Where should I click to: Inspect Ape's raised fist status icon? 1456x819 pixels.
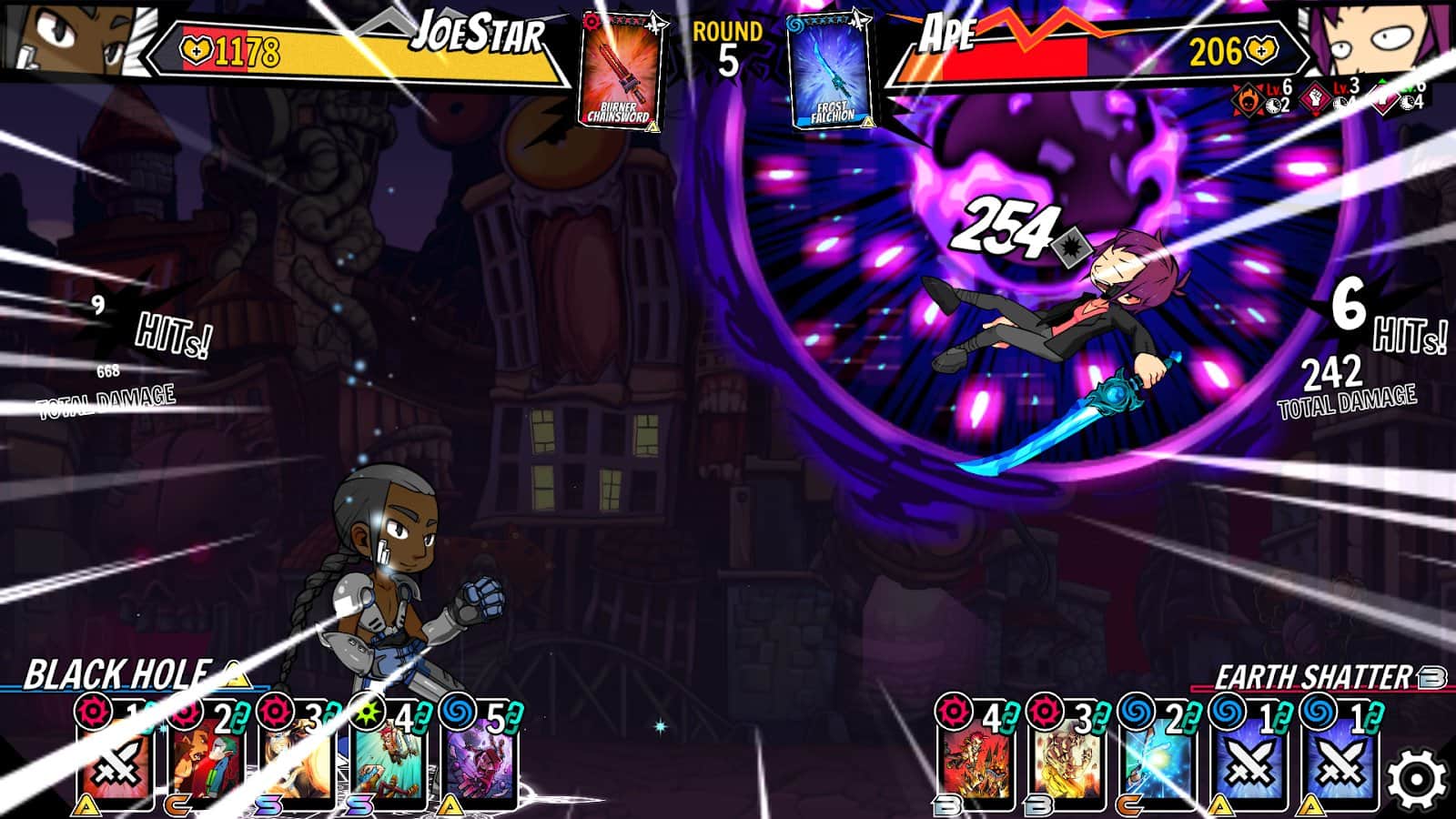click(x=1316, y=98)
